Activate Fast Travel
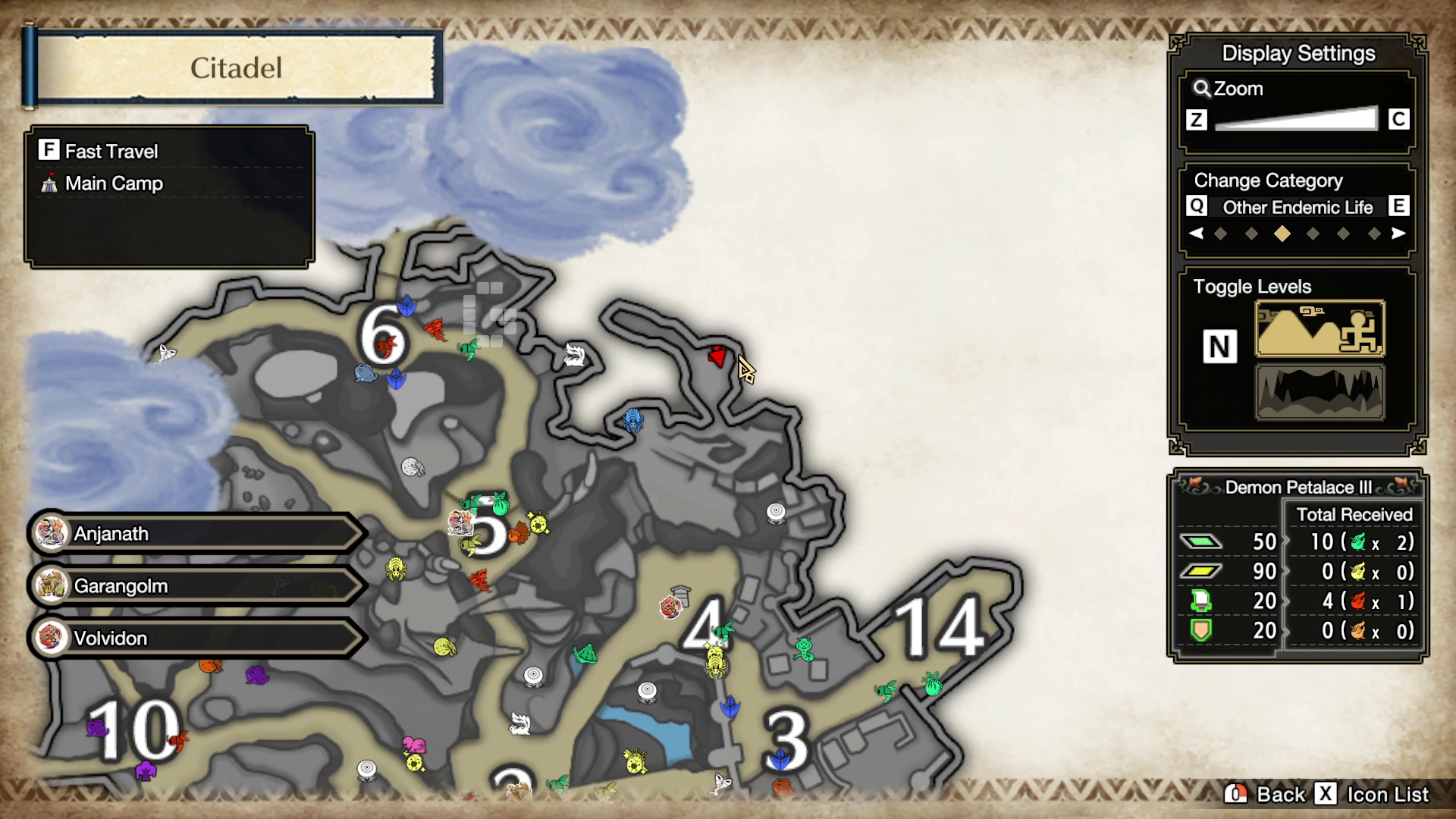This screenshot has height=819, width=1456. point(49,150)
